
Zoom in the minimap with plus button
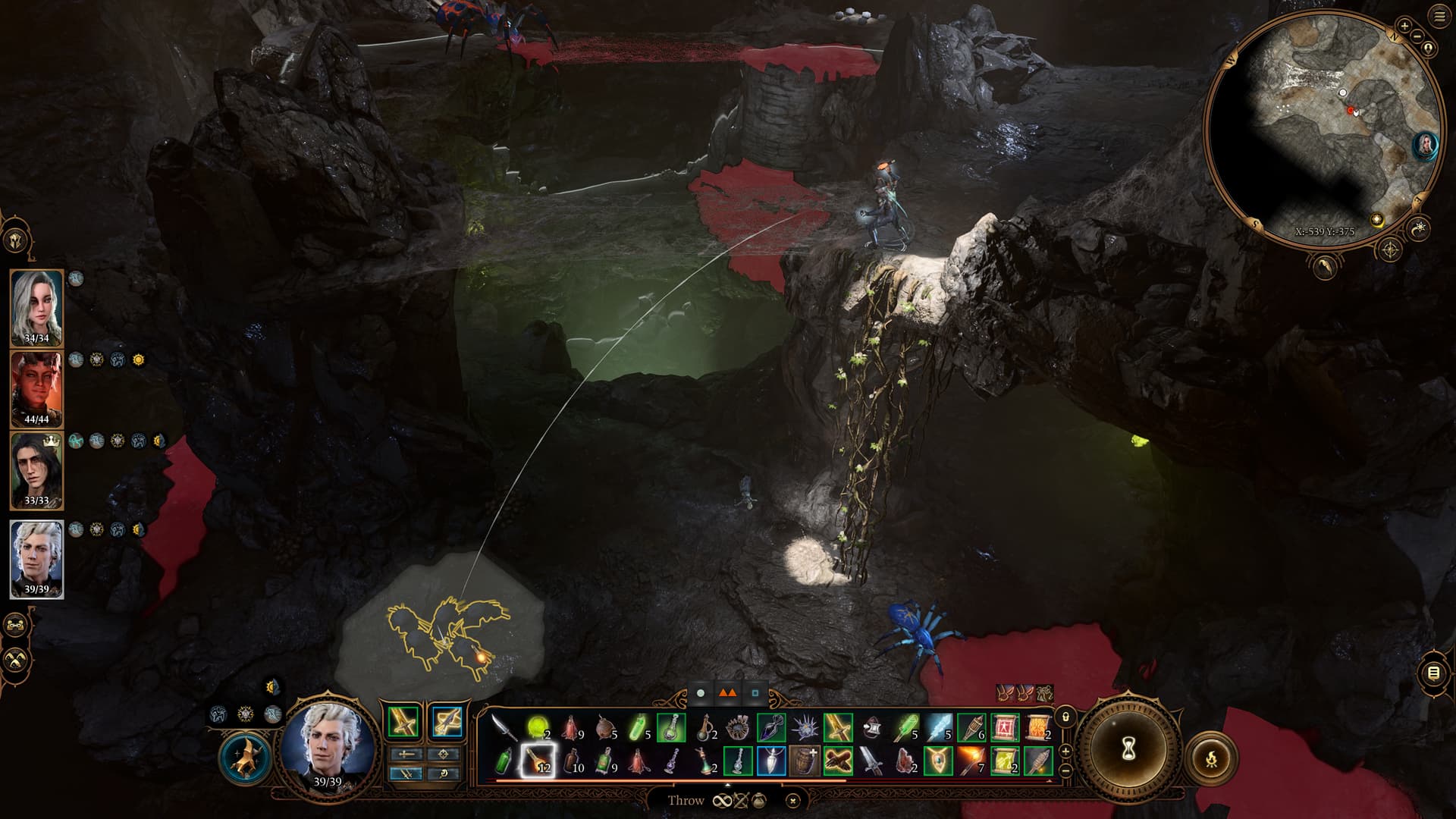pyautogui.click(x=1404, y=26)
